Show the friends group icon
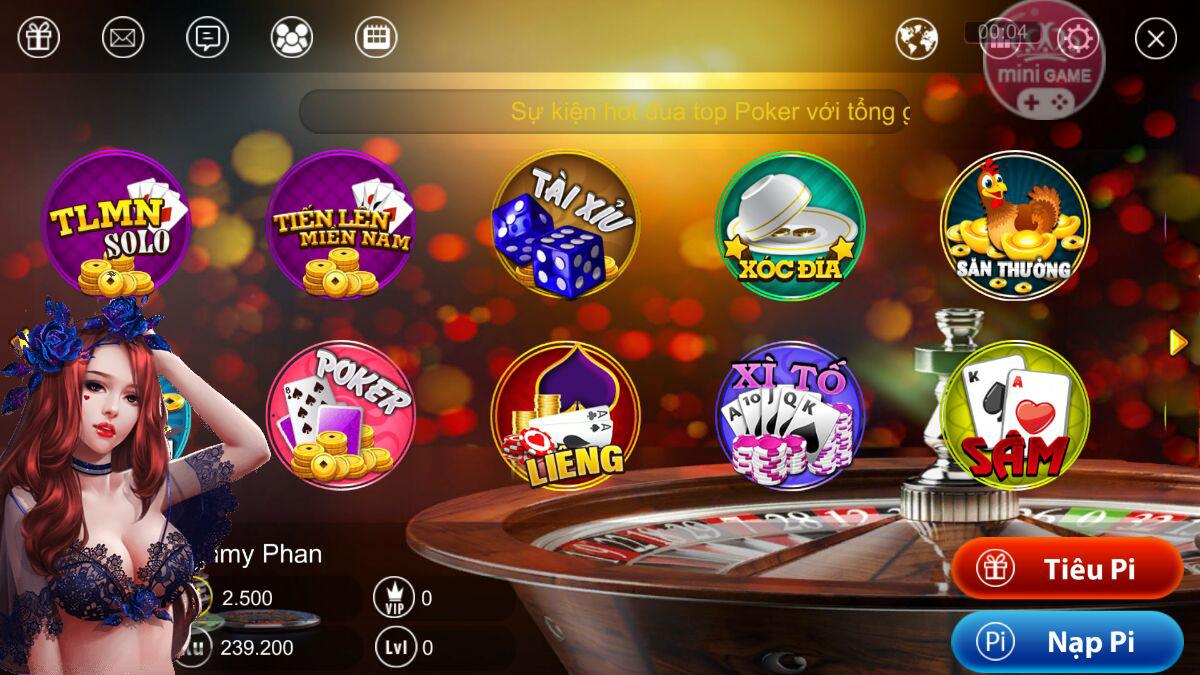This screenshot has width=1200, height=675. coord(292,38)
